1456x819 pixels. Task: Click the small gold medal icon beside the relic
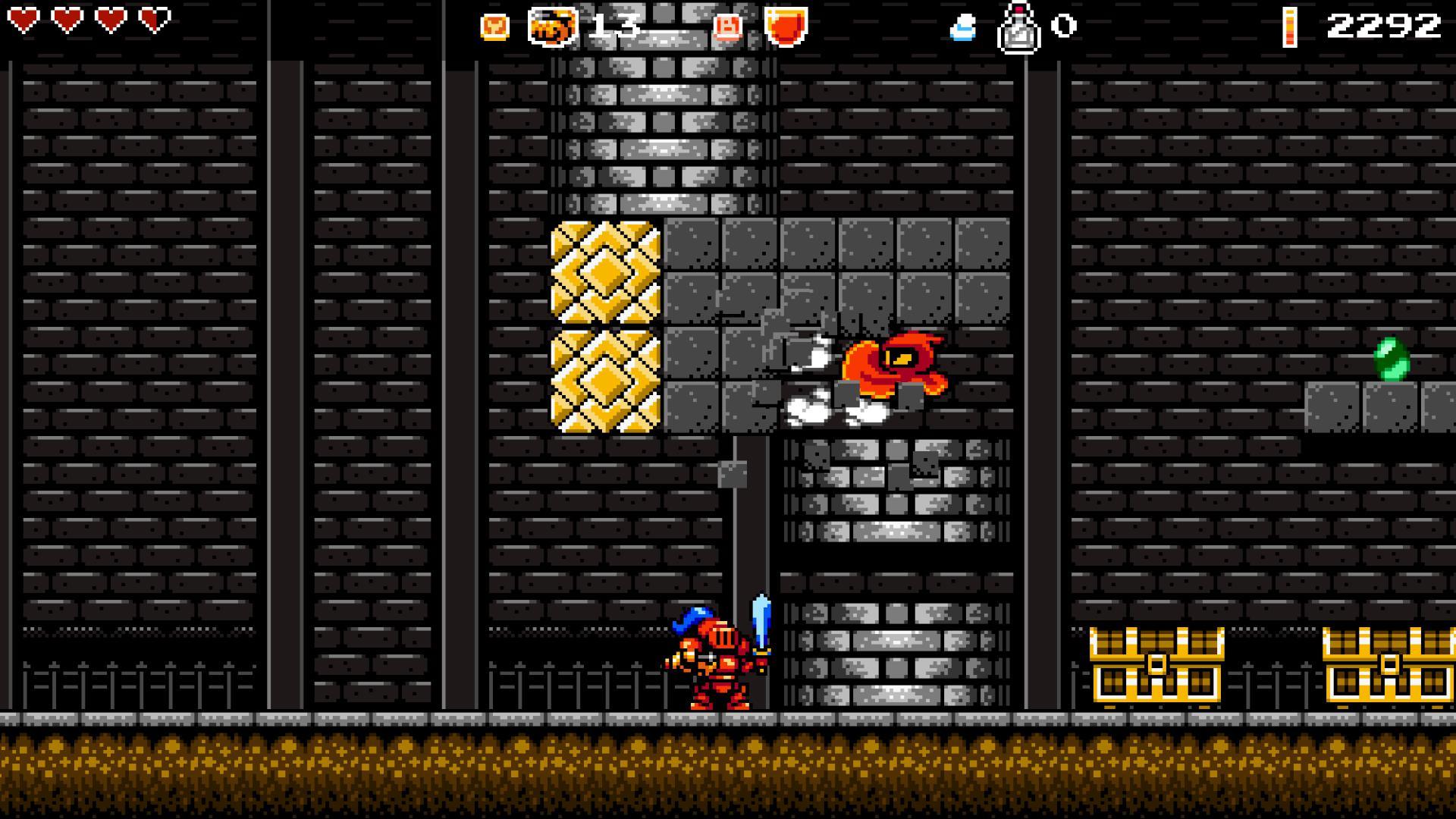(494, 25)
